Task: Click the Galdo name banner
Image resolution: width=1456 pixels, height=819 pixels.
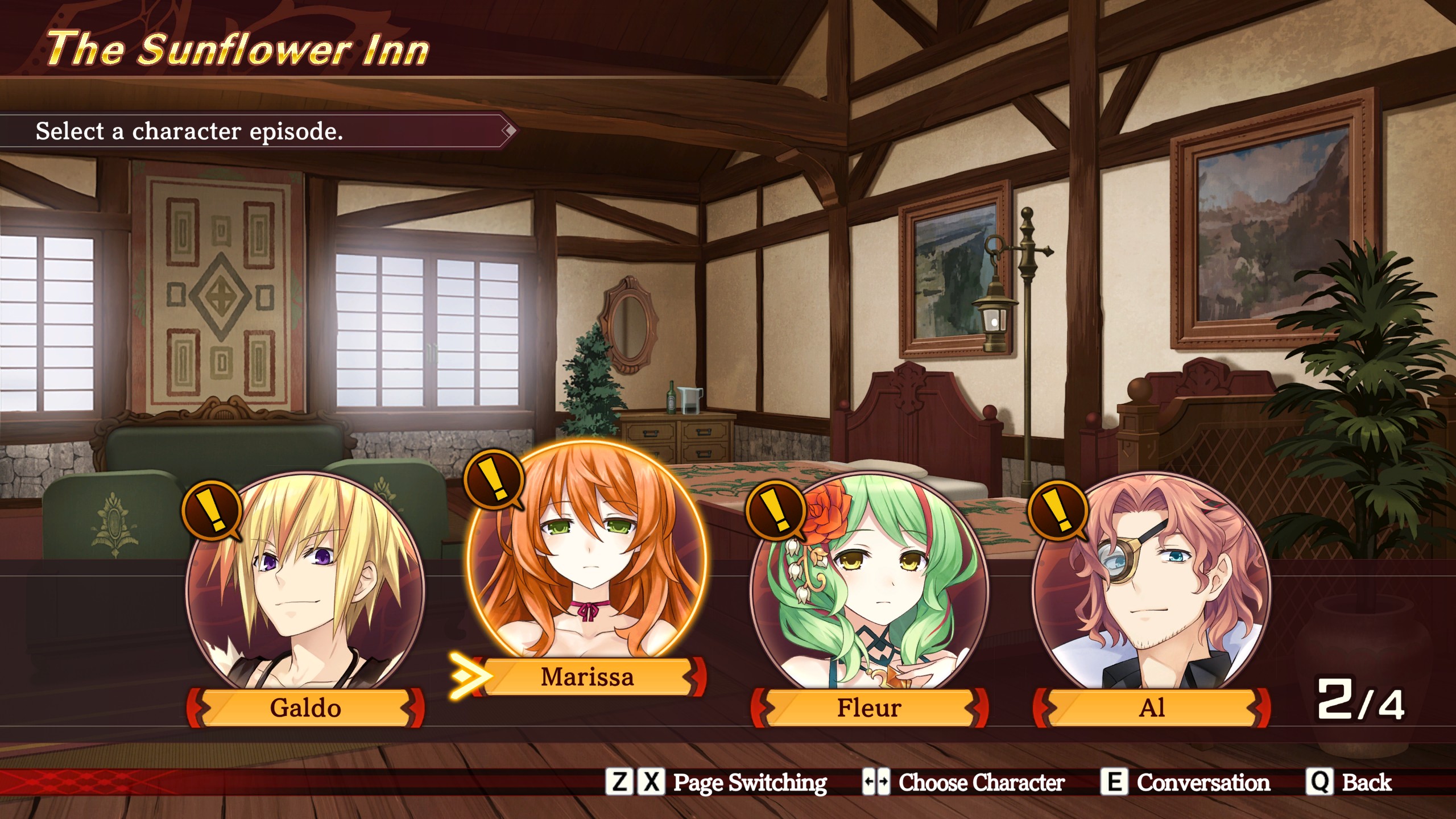Action: click(x=305, y=708)
